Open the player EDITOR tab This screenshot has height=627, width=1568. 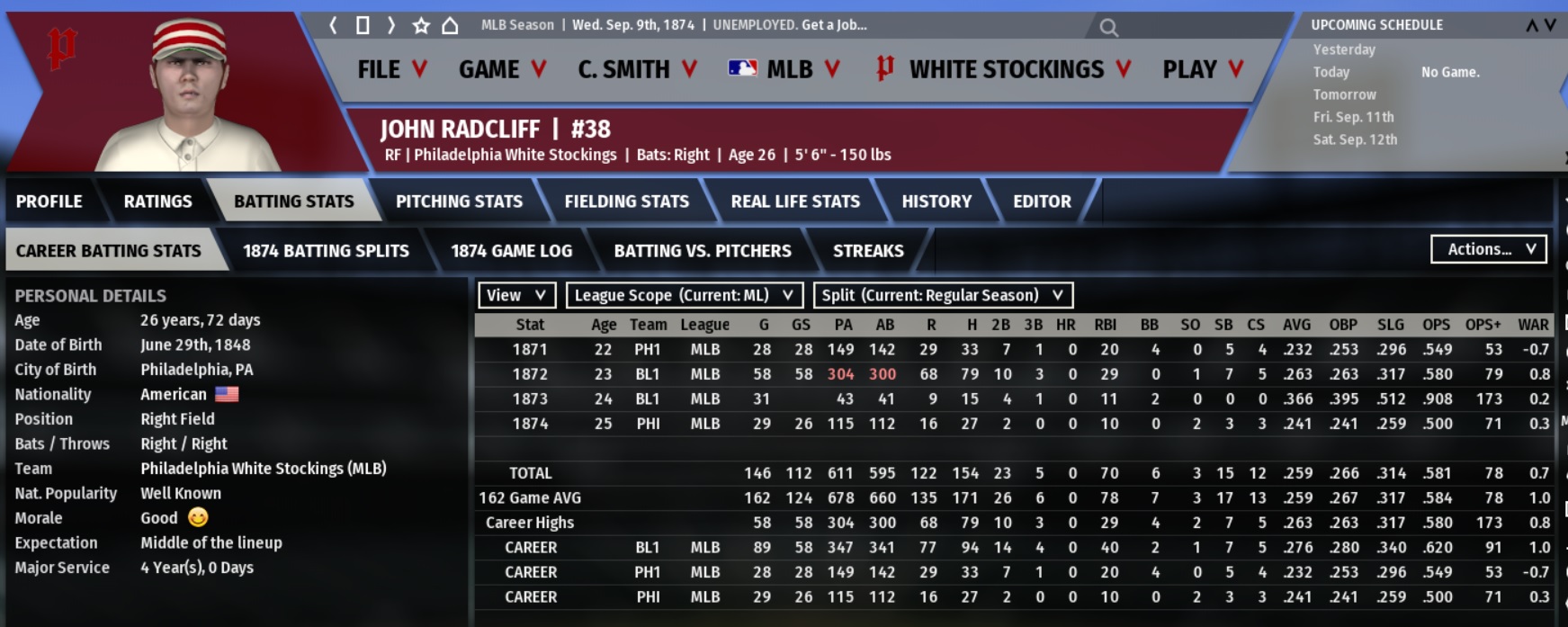click(x=1042, y=202)
